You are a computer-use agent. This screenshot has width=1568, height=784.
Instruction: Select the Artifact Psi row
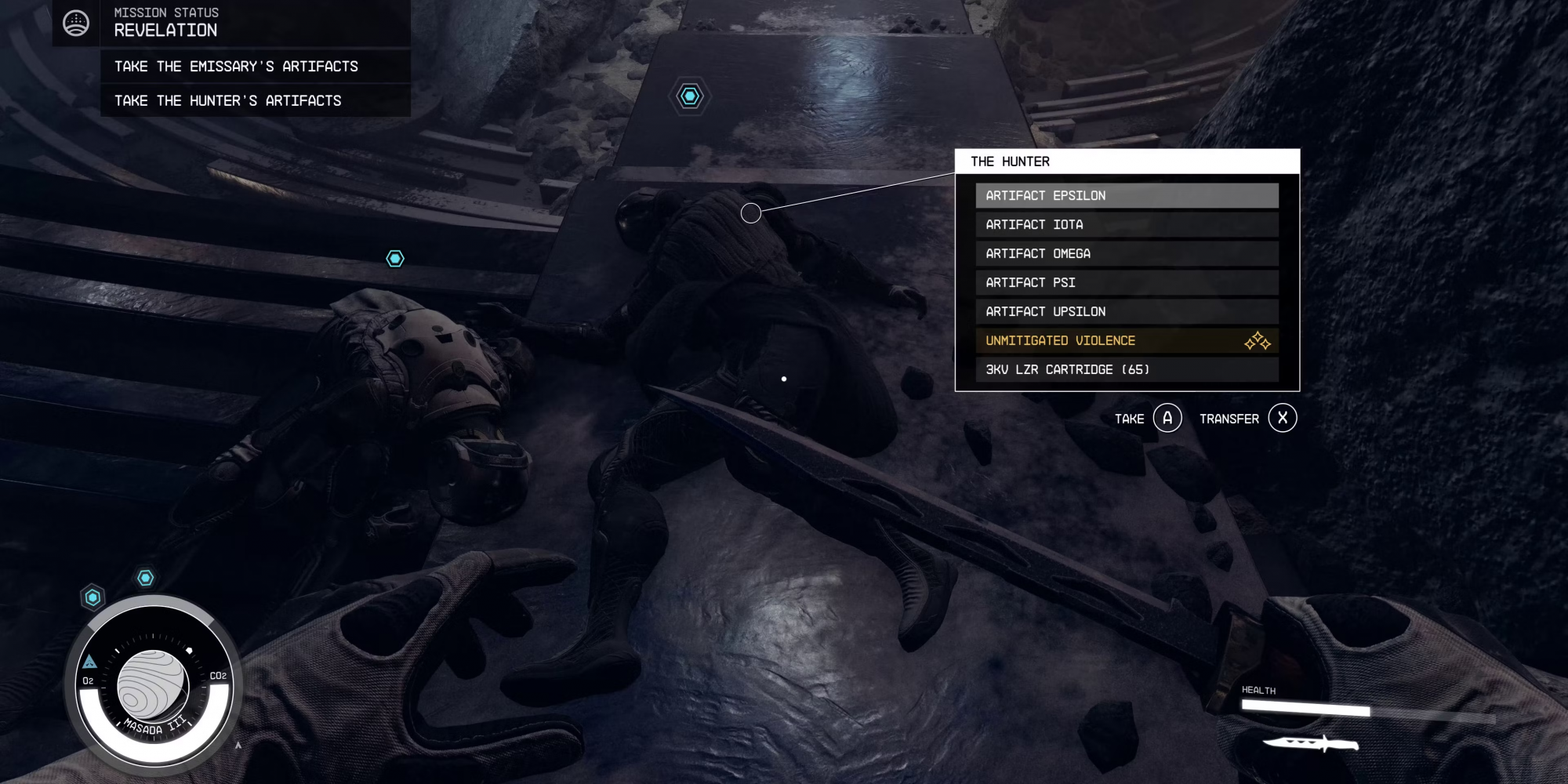(x=1126, y=283)
